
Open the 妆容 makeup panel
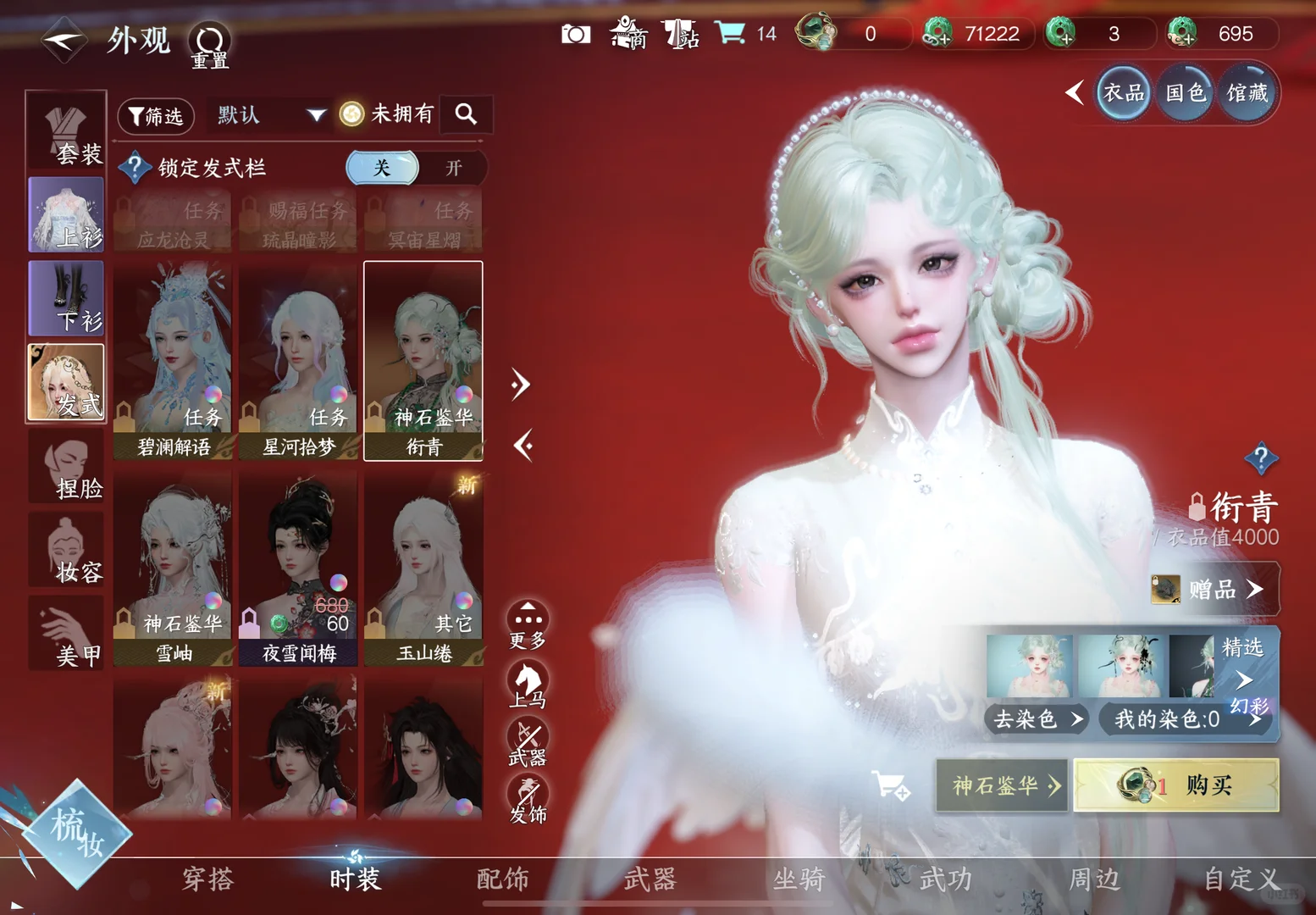pos(66,551)
